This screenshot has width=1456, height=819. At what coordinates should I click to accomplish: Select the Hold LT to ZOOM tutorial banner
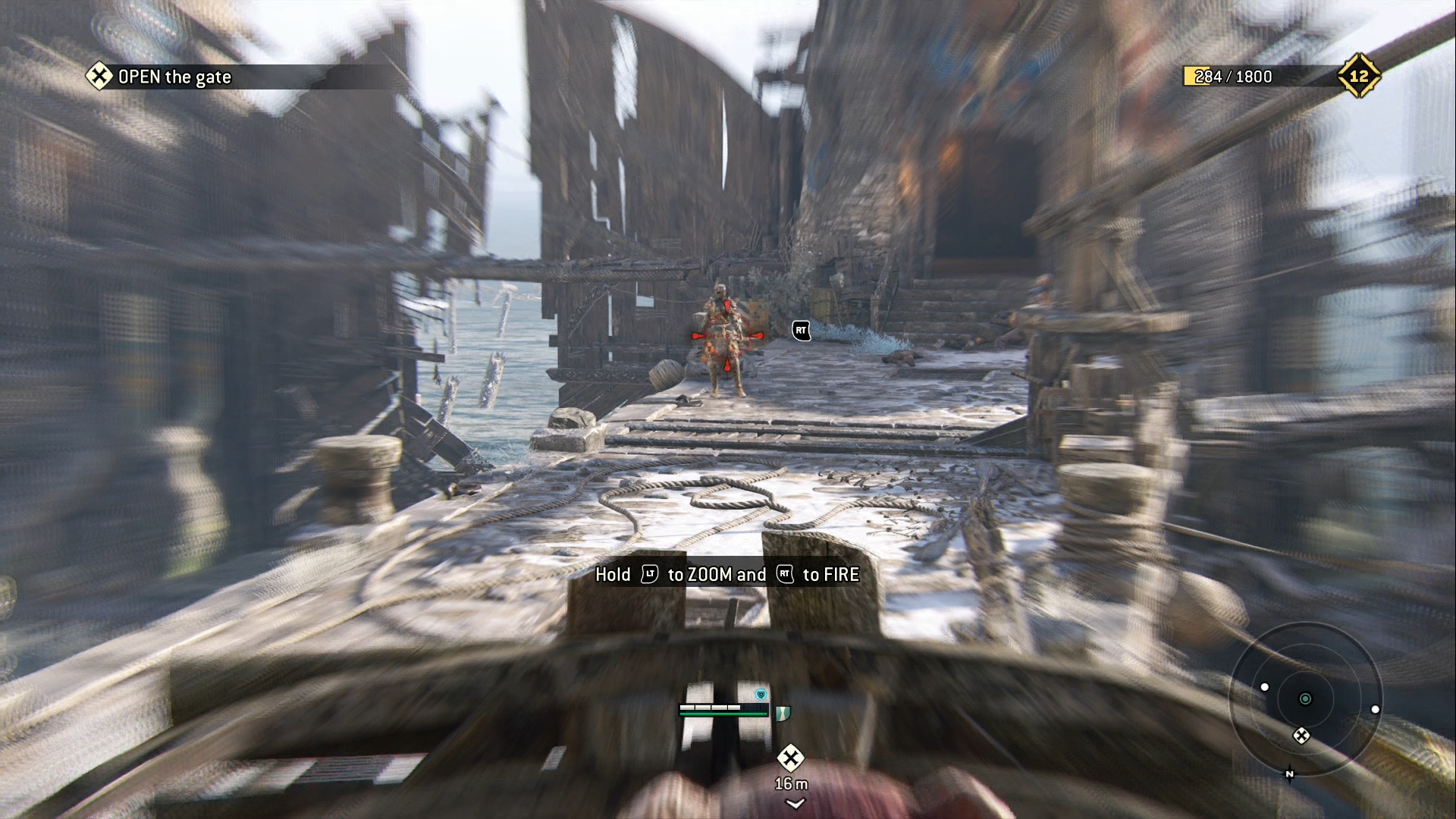[x=726, y=575]
